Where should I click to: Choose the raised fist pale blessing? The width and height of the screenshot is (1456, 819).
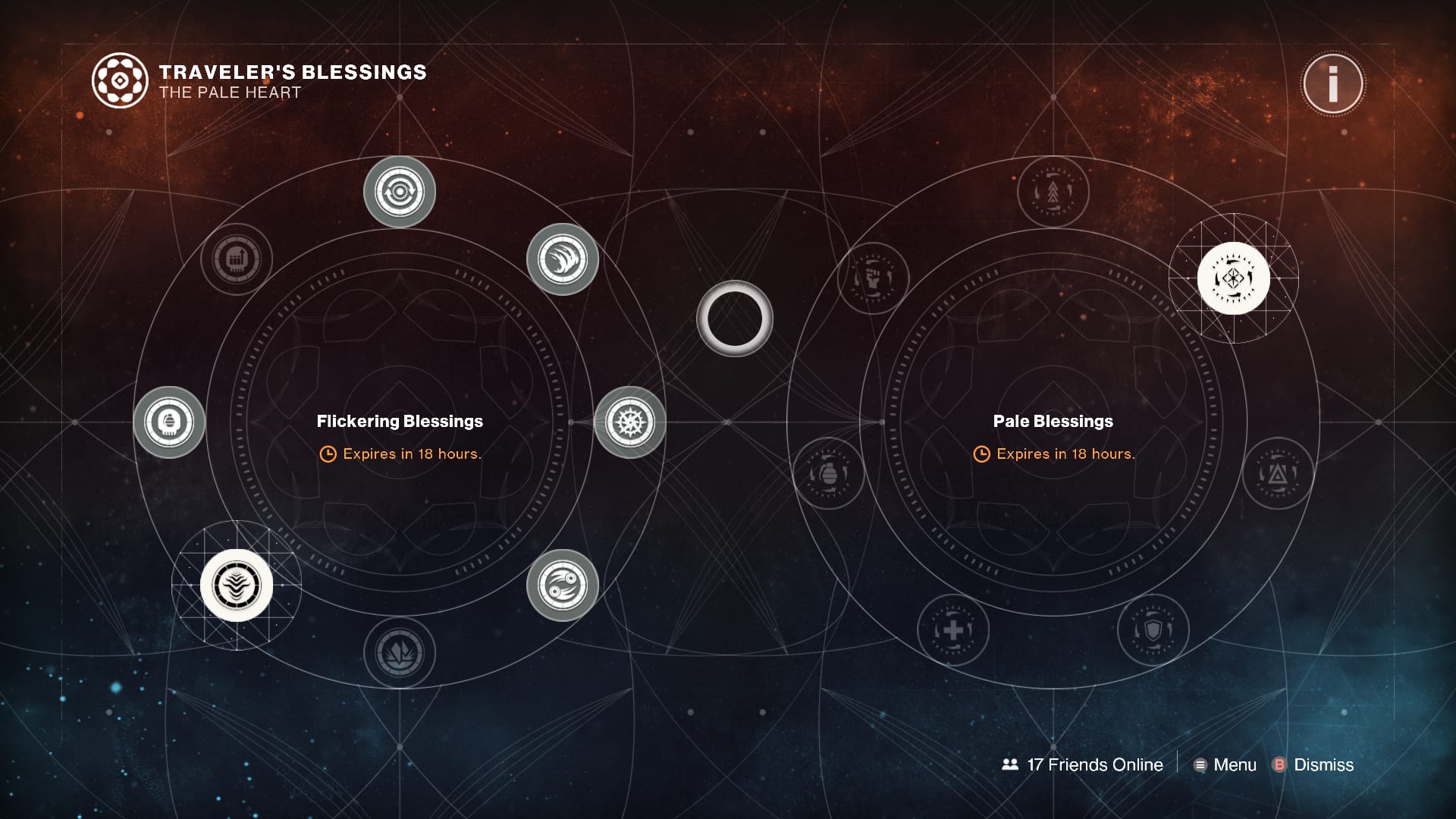[x=874, y=278]
